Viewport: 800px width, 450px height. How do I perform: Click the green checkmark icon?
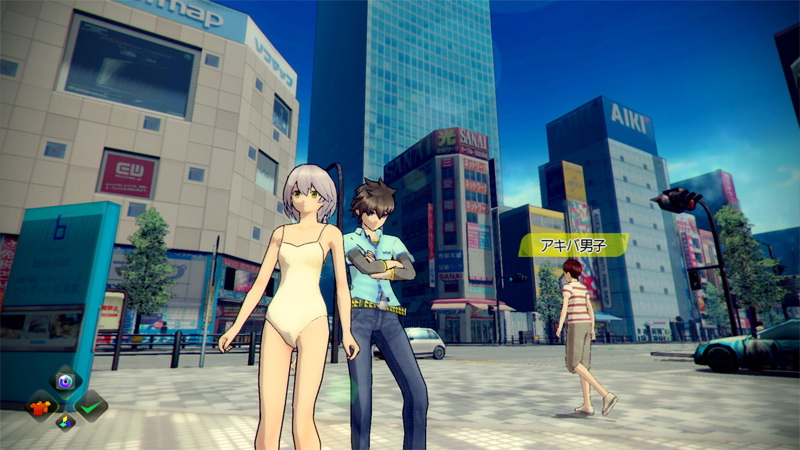91,406
